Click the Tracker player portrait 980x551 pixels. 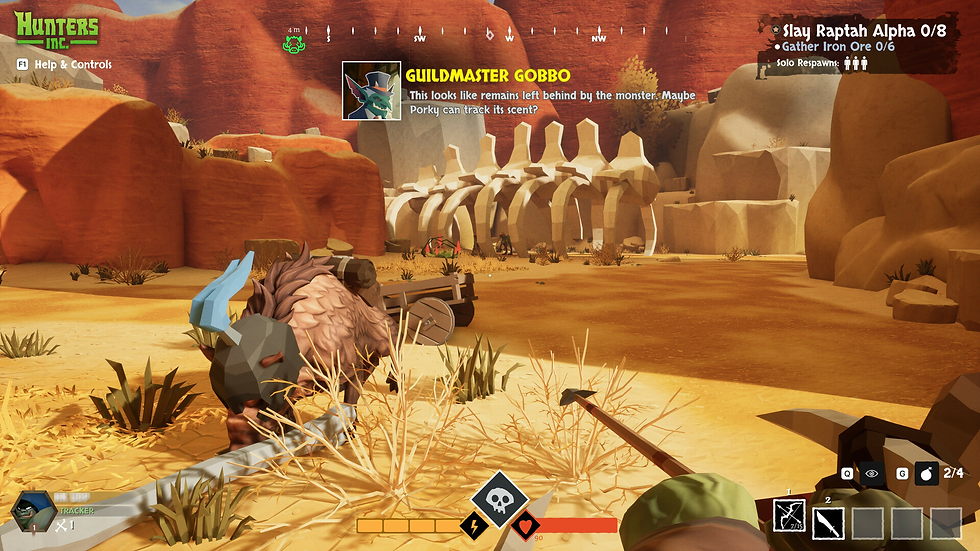point(27,509)
